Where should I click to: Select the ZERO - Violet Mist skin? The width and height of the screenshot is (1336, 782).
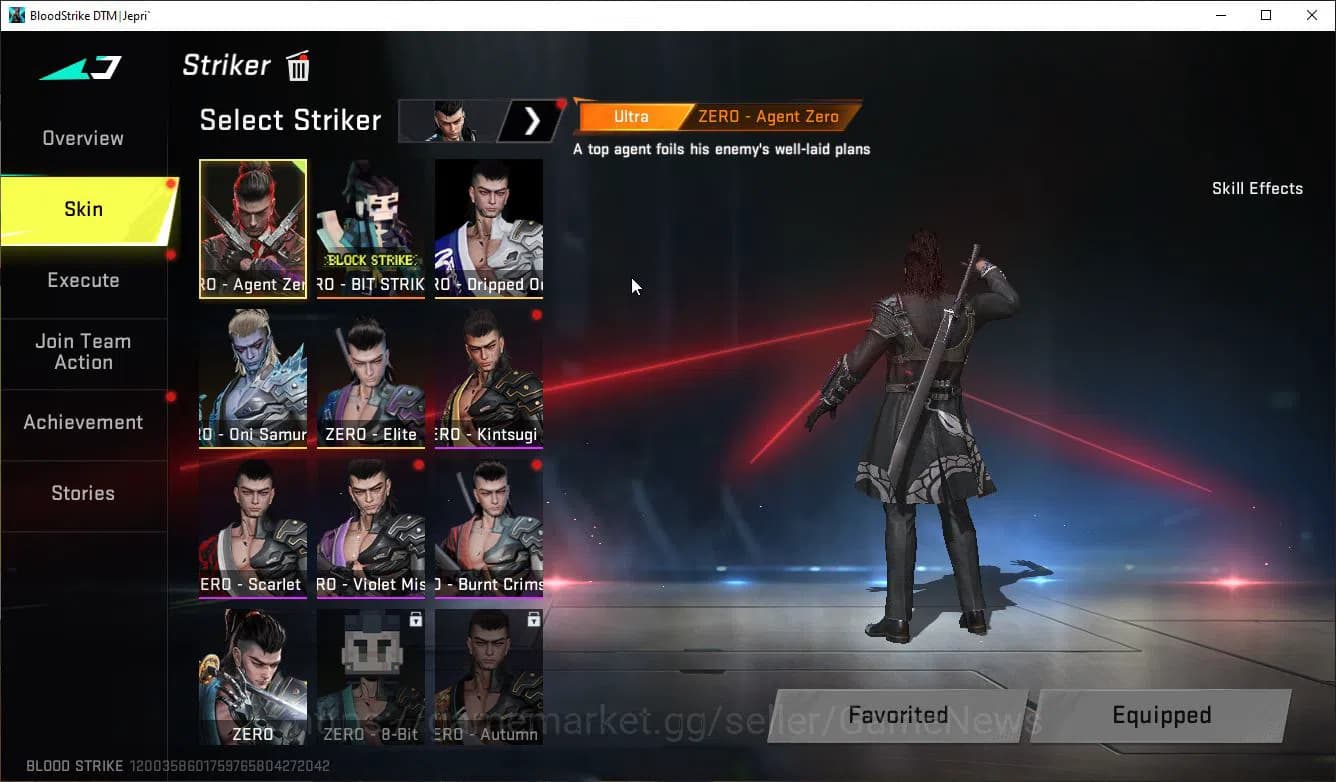click(371, 528)
